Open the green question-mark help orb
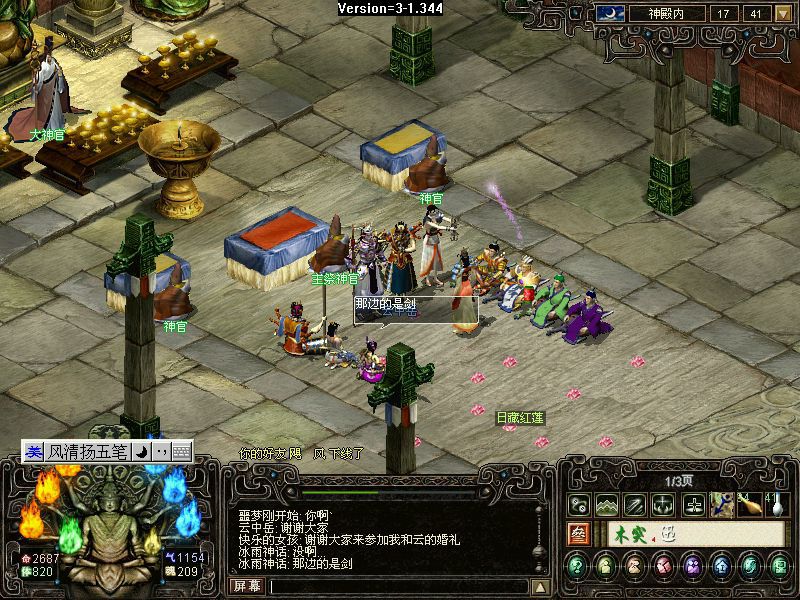Viewport: 800px width, 600px height. click(577, 566)
